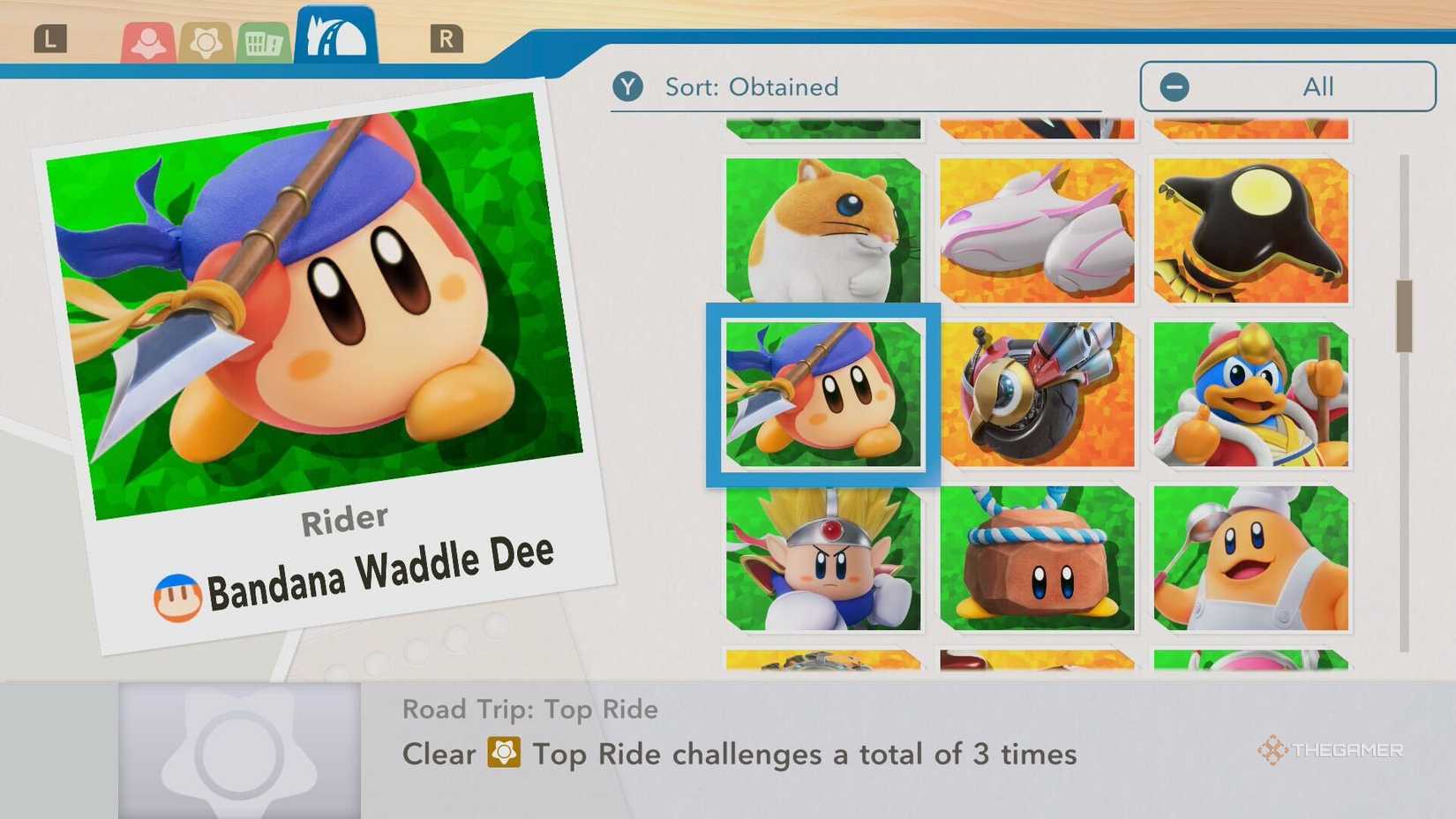Select the Knuckle Joe figure

822,558
